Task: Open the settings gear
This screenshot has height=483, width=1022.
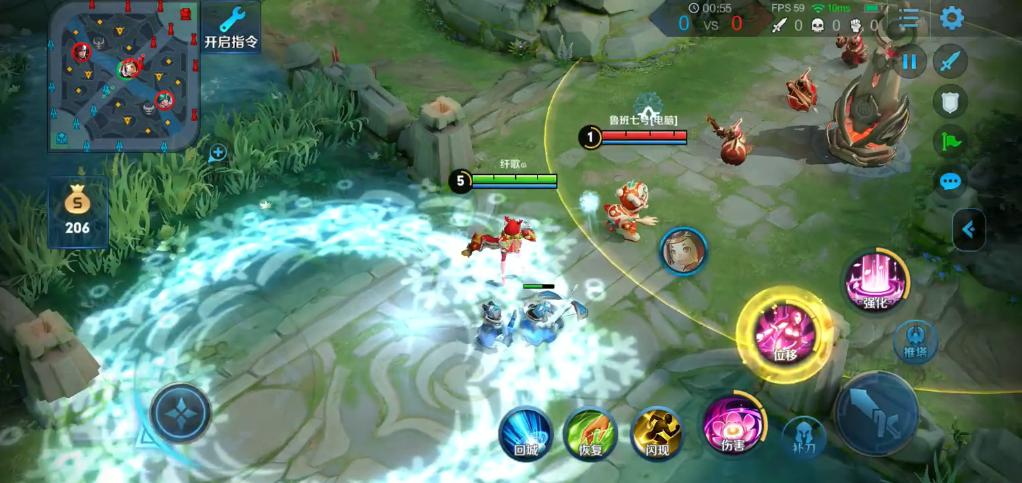Action: point(951,18)
